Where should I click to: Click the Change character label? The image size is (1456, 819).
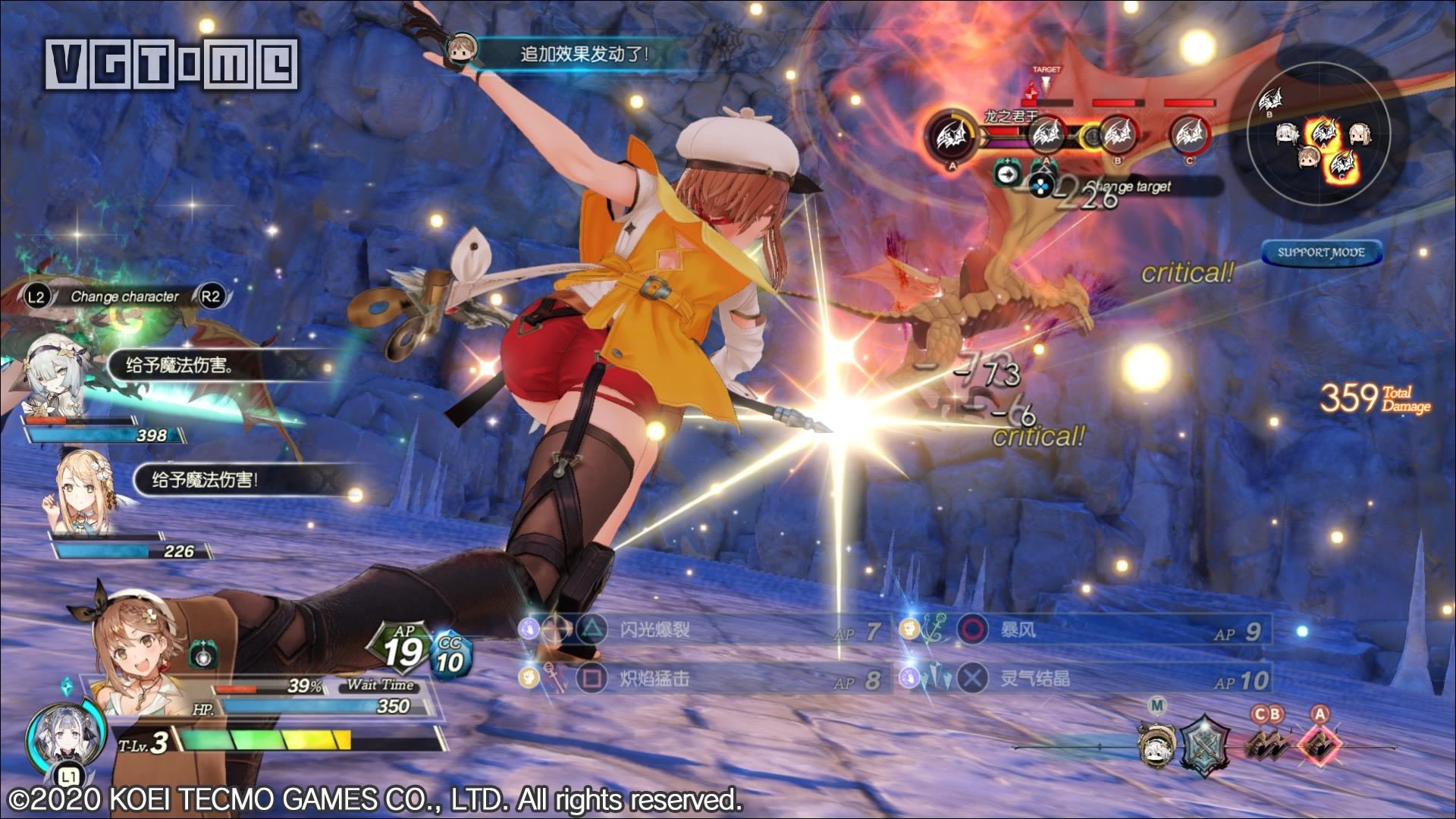(124, 297)
